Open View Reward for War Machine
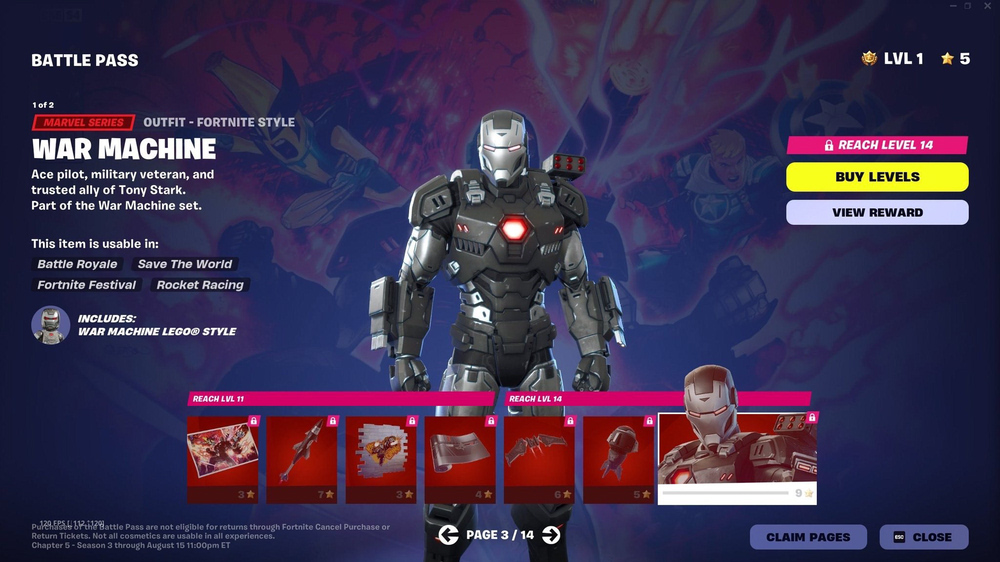This screenshot has height=562, width=1000. tap(877, 212)
